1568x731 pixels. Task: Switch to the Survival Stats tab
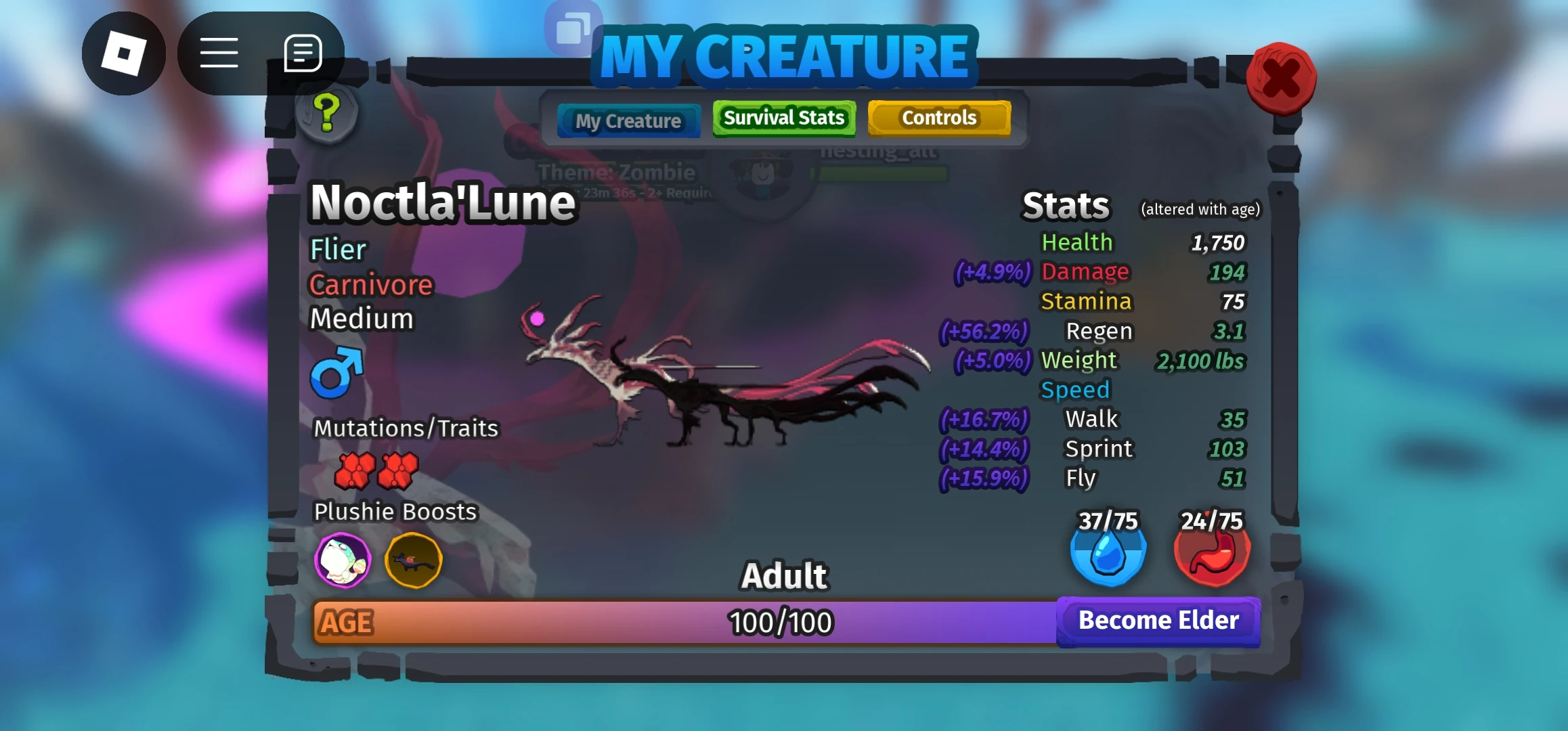point(783,118)
